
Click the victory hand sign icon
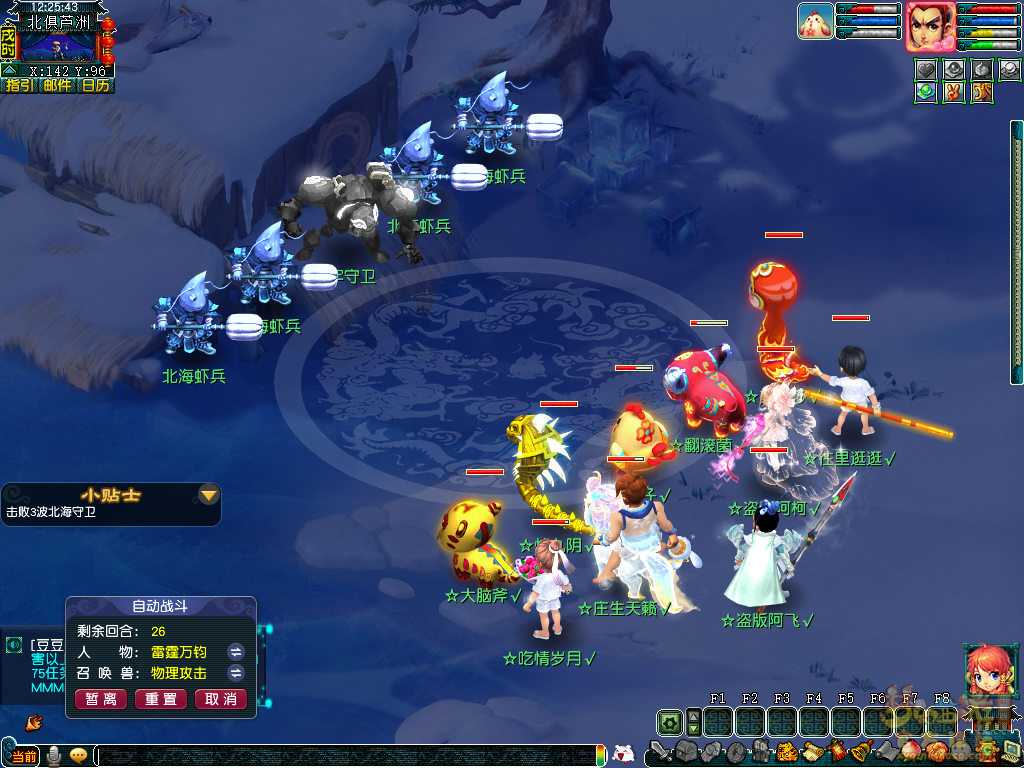pos(954,92)
